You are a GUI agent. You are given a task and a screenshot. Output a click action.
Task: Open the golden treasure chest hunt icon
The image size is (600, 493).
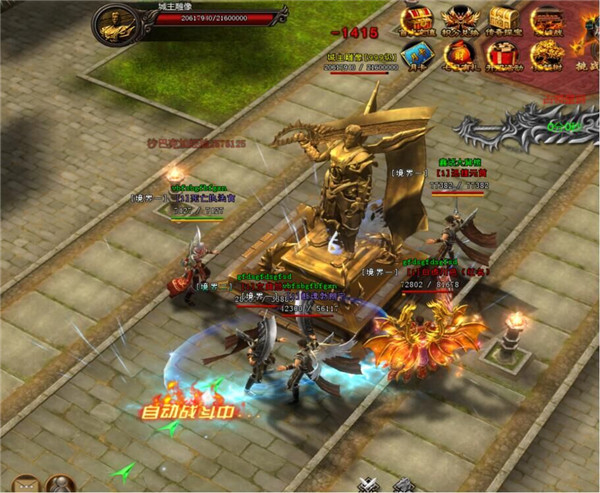coord(503,18)
